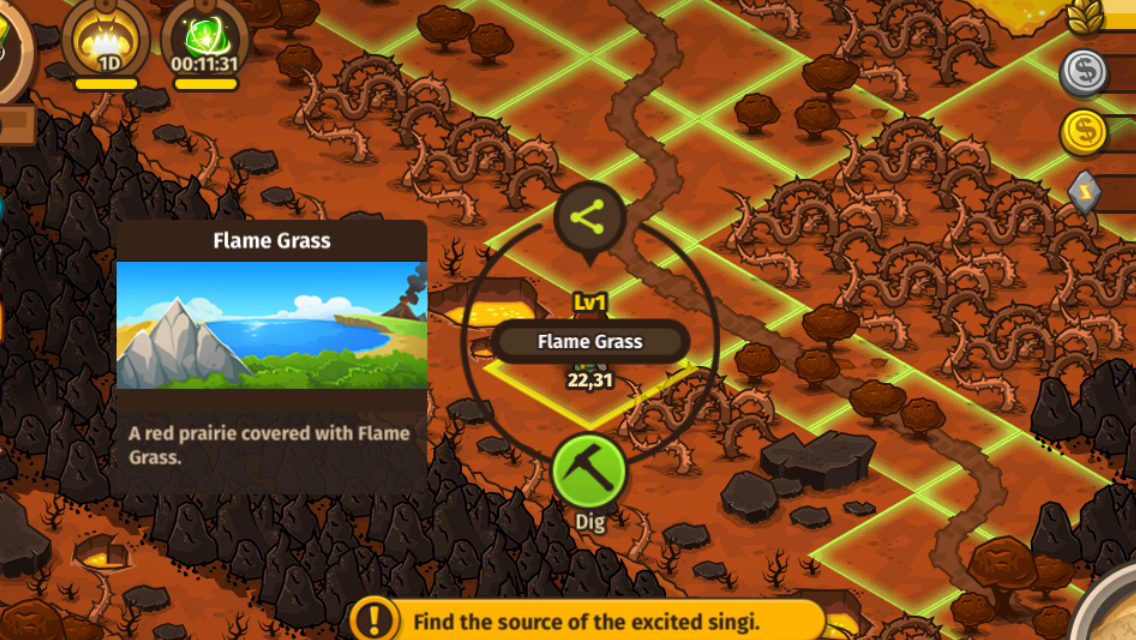
Task: Share the Flame Grass tile location
Action: pyautogui.click(x=590, y=217)
